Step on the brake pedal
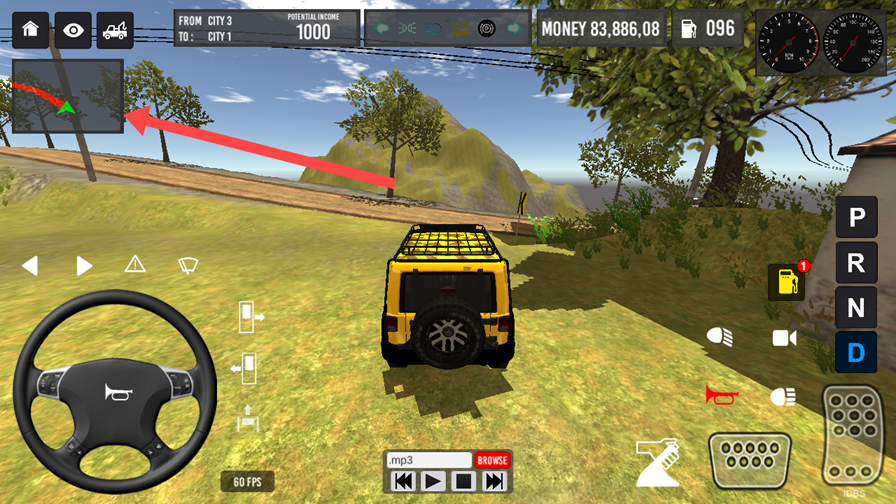 (x=749, y=461)
